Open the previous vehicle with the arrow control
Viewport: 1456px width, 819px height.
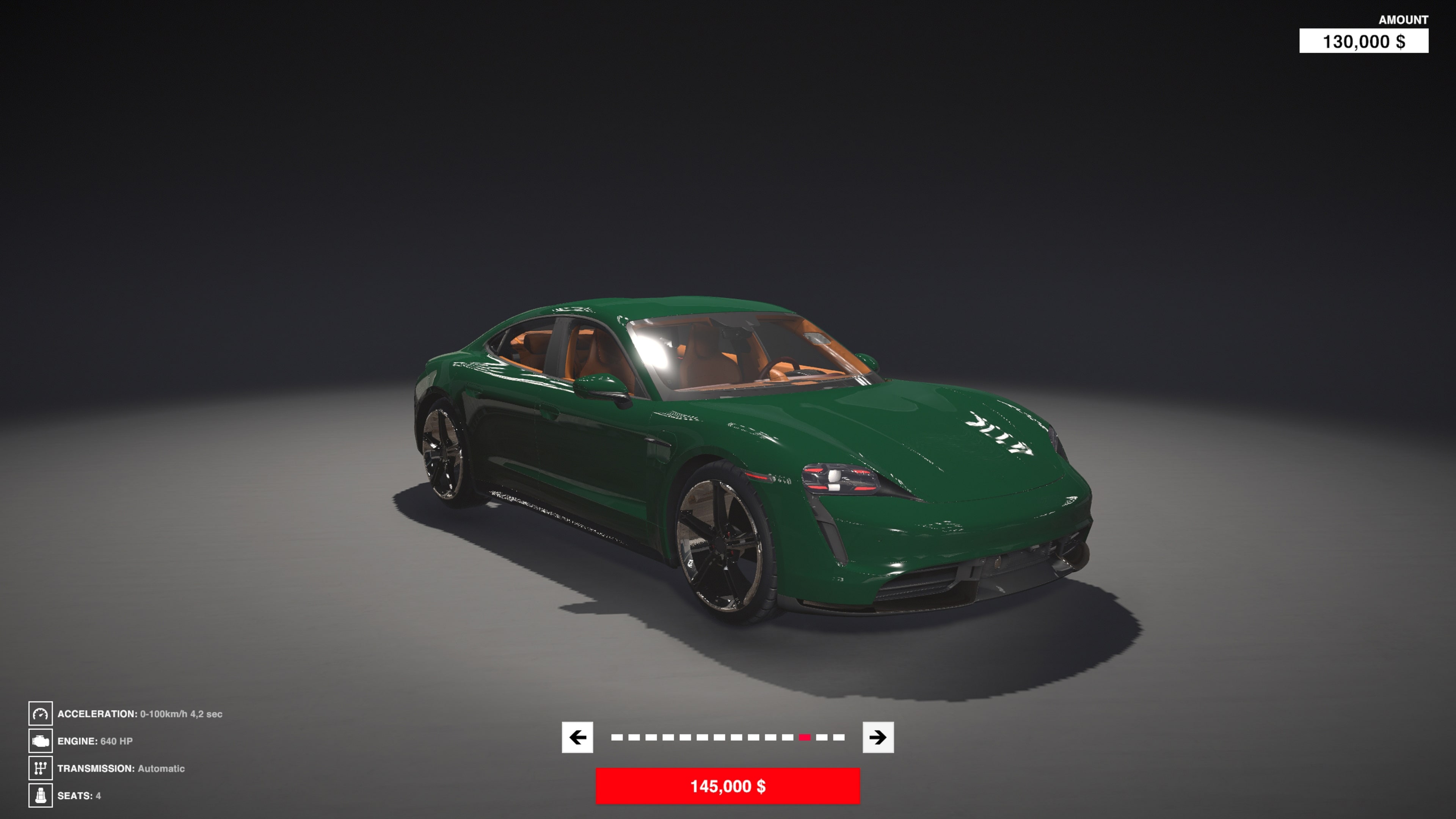pyautogui.click(x=577, y=737)
